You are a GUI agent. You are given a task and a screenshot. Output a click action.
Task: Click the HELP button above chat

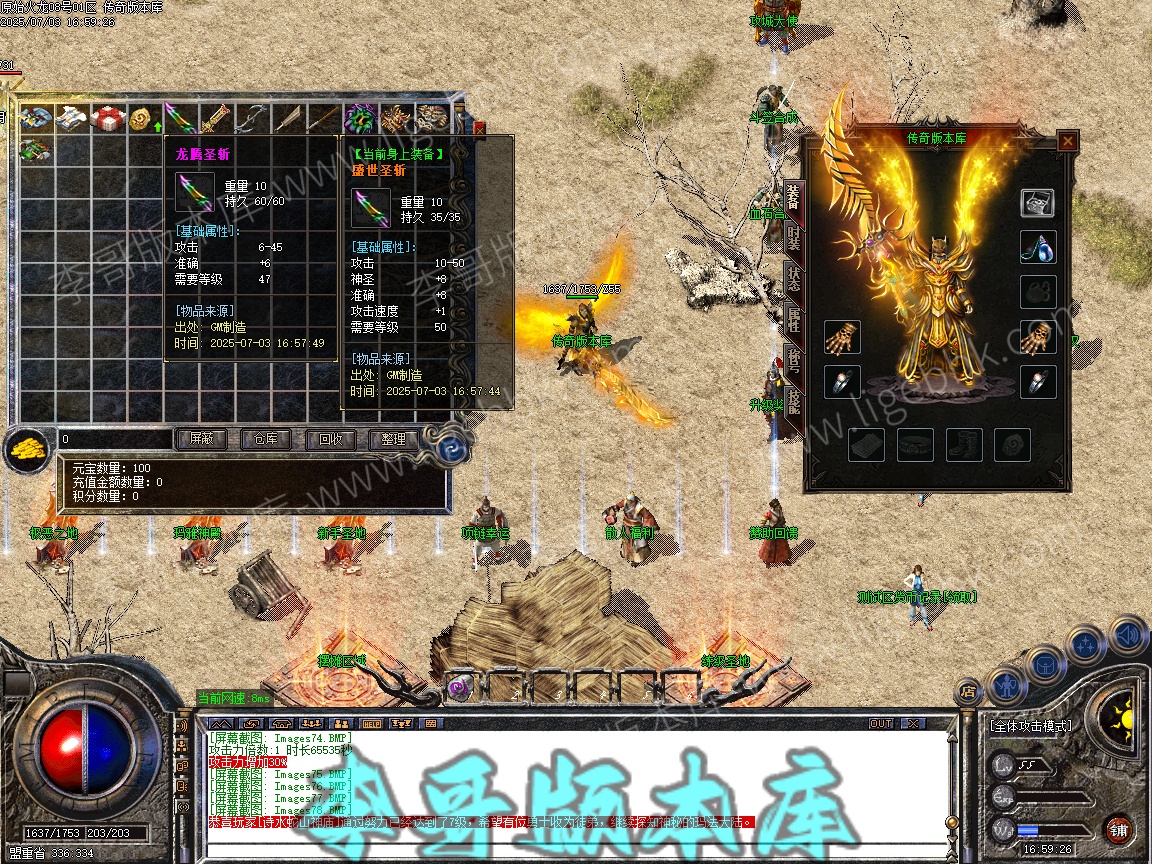click(370, 723)
